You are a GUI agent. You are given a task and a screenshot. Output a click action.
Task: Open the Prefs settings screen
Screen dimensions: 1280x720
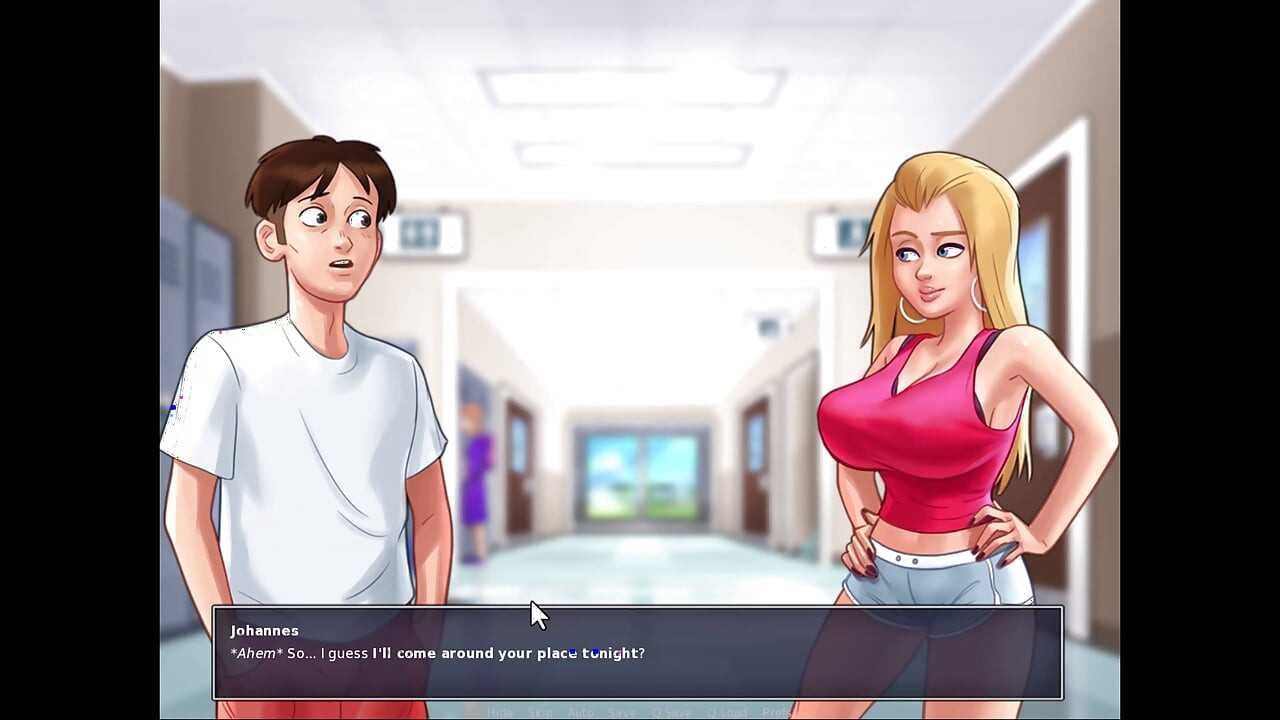(778, 712)
